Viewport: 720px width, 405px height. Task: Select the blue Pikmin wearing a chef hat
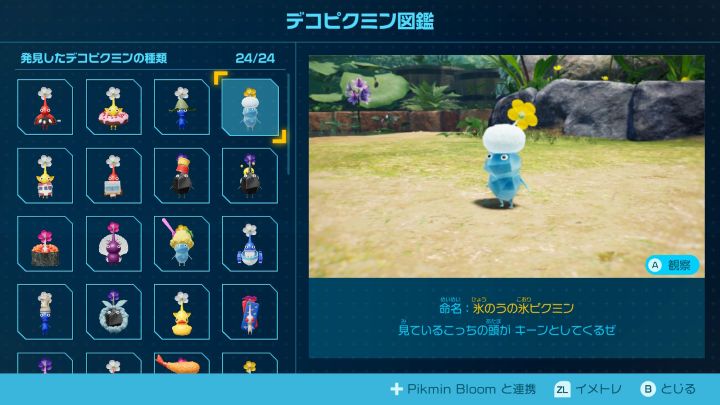[x=45, y=311]
